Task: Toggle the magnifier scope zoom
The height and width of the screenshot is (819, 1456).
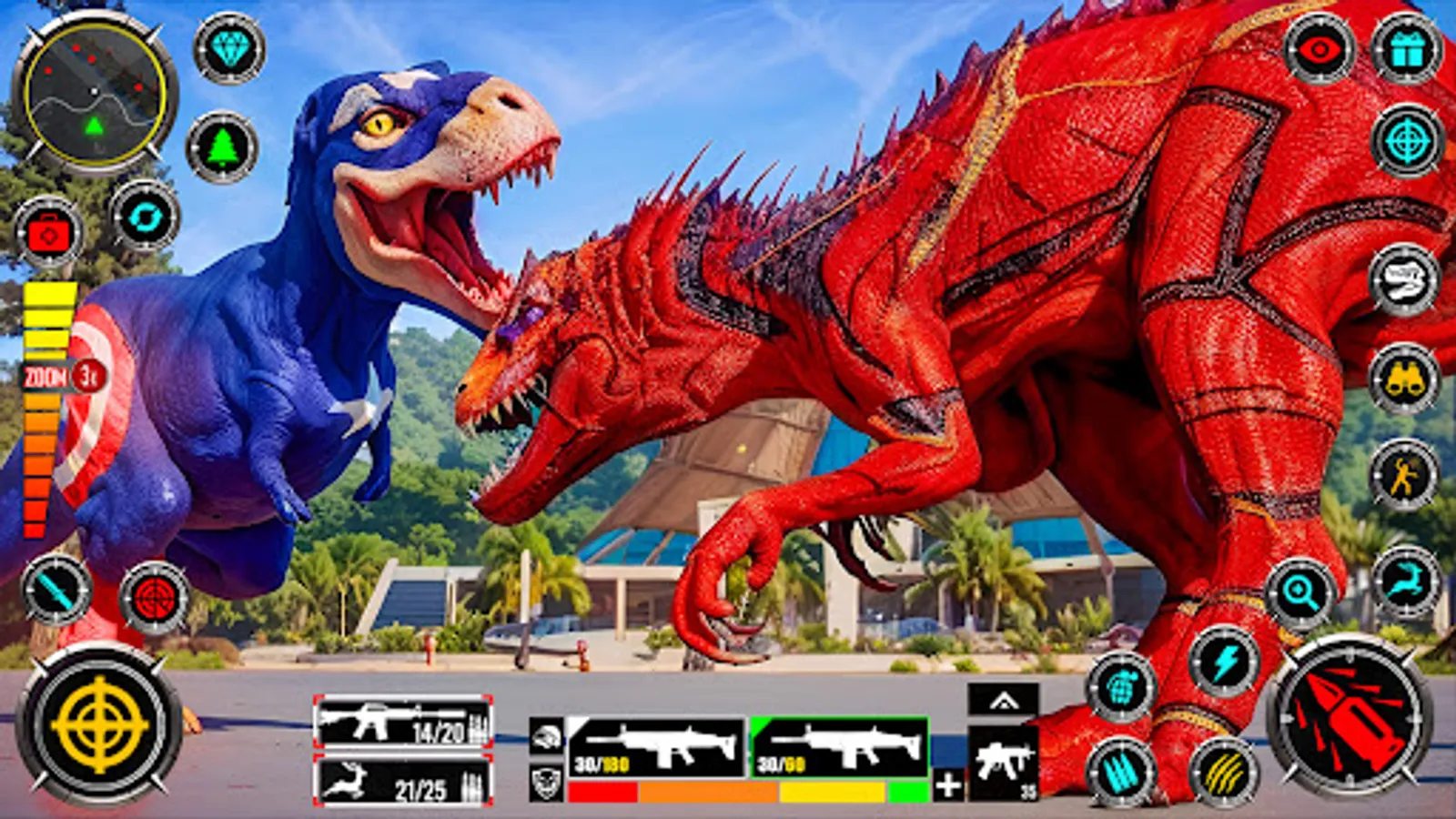Action: [1301, 591]
